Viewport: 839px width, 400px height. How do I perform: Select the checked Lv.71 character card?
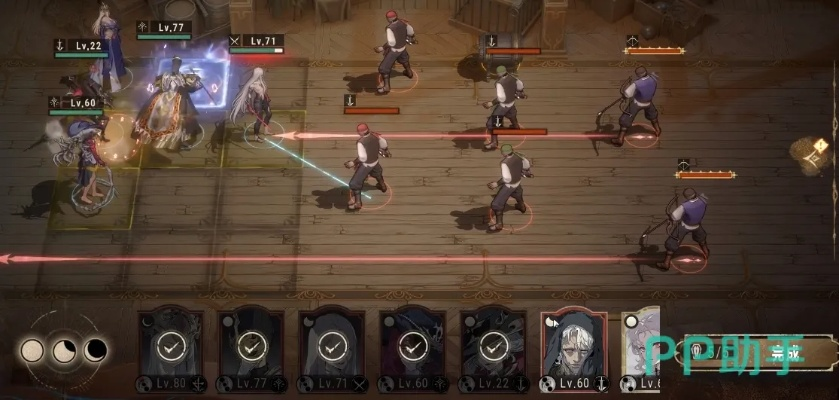tap(331, 348)
